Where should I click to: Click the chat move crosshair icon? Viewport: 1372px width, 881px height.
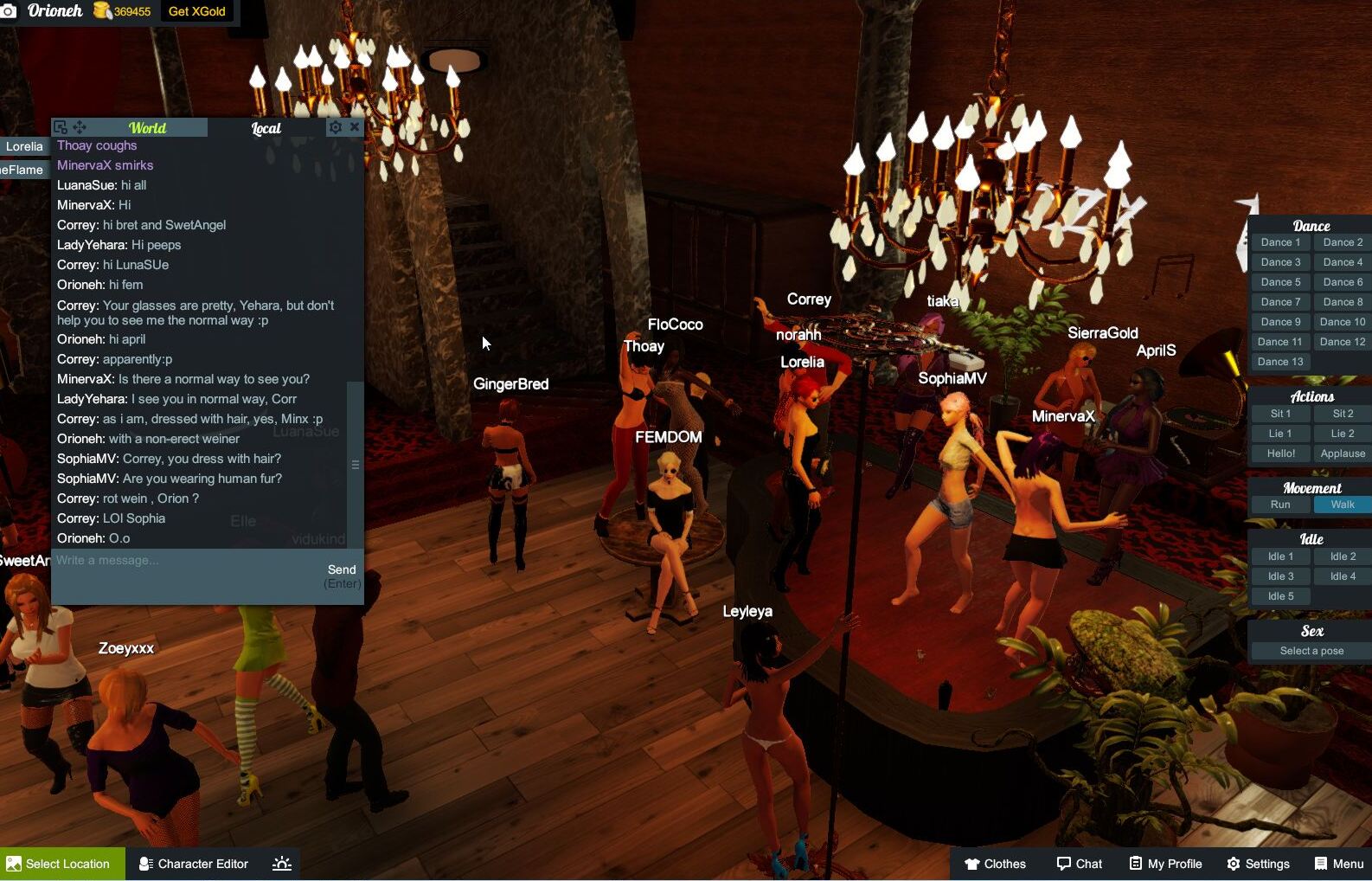[x=78, y=126]
